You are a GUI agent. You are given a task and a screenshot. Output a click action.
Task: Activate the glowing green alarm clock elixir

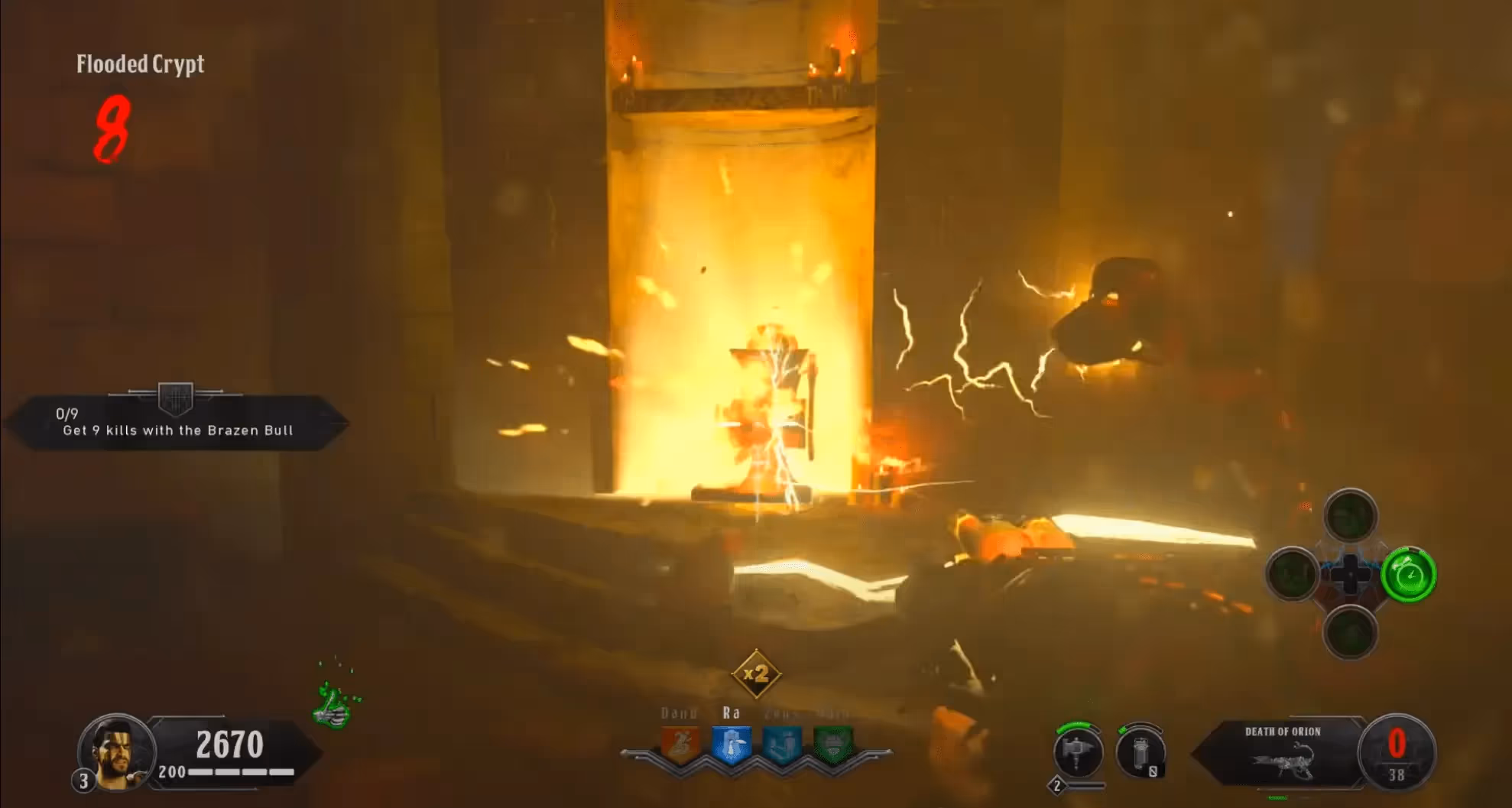coord(1409,575)
